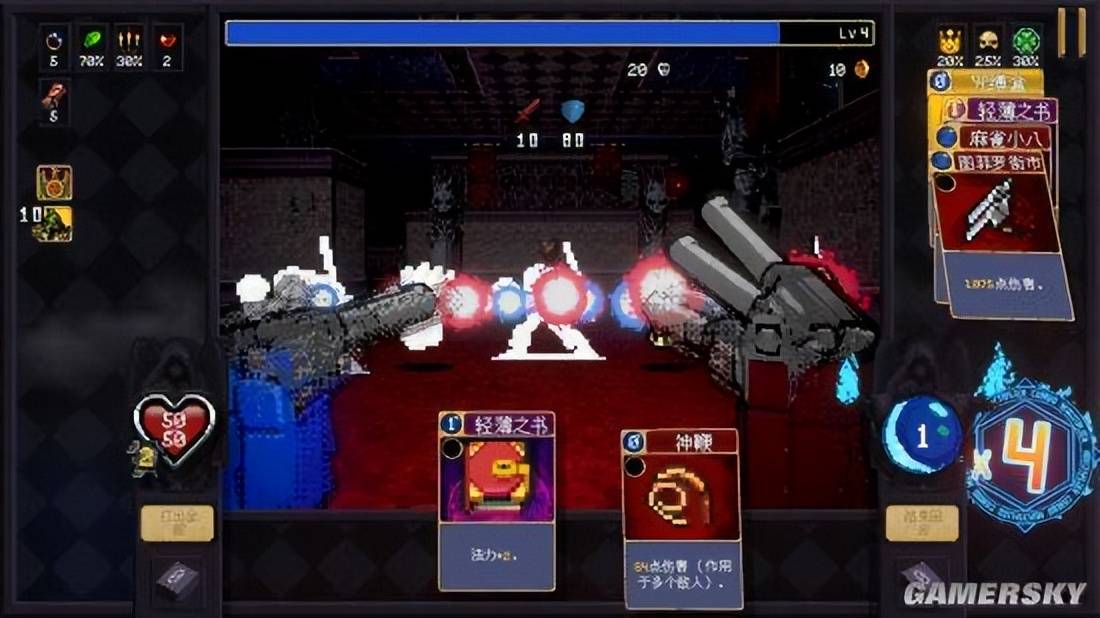Inspect the ring stat icon
The width and height of the screenshot is (1100, 618).
pos(55,42)
